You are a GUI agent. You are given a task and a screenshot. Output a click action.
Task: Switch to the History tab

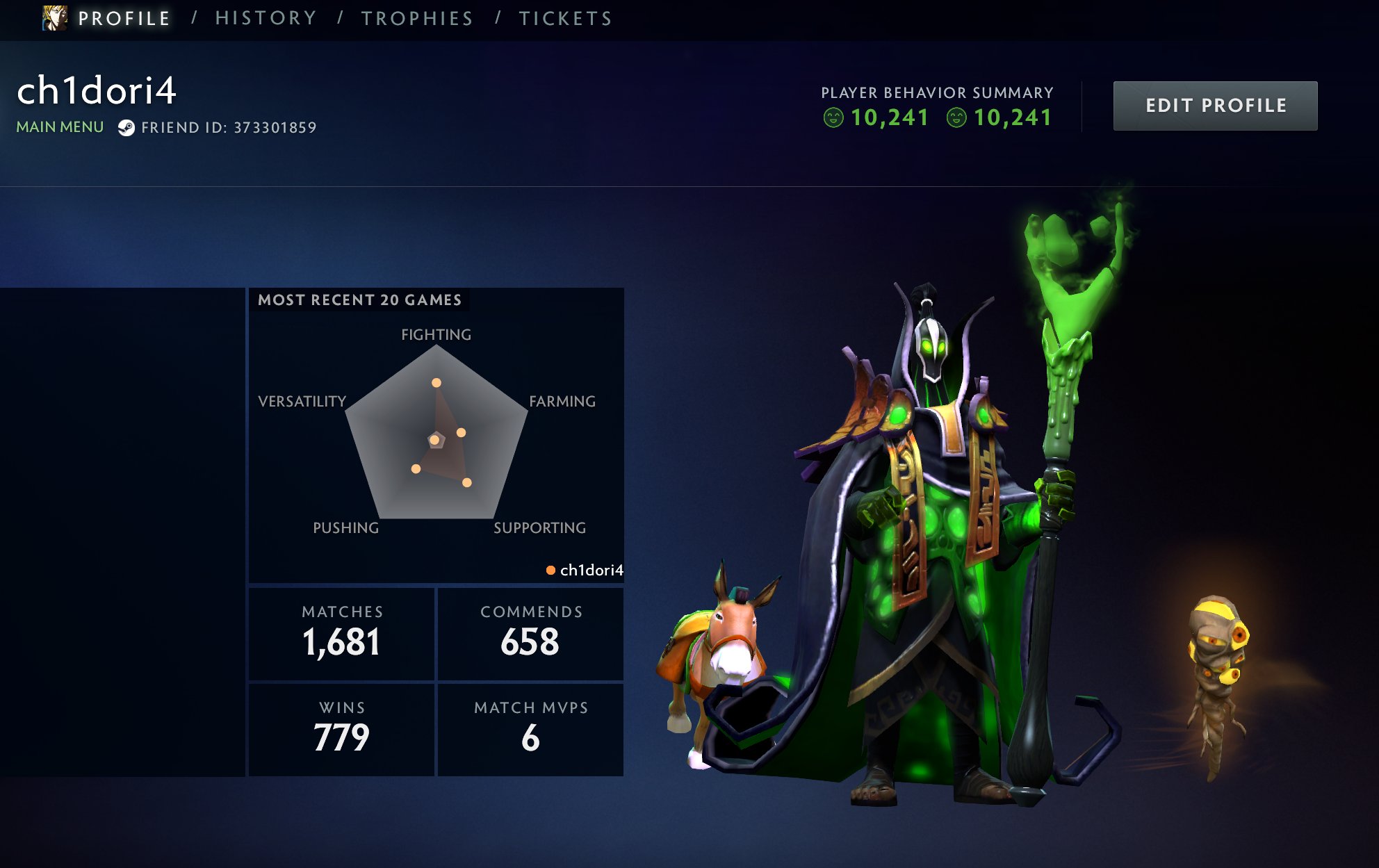[x=266, y=19]
